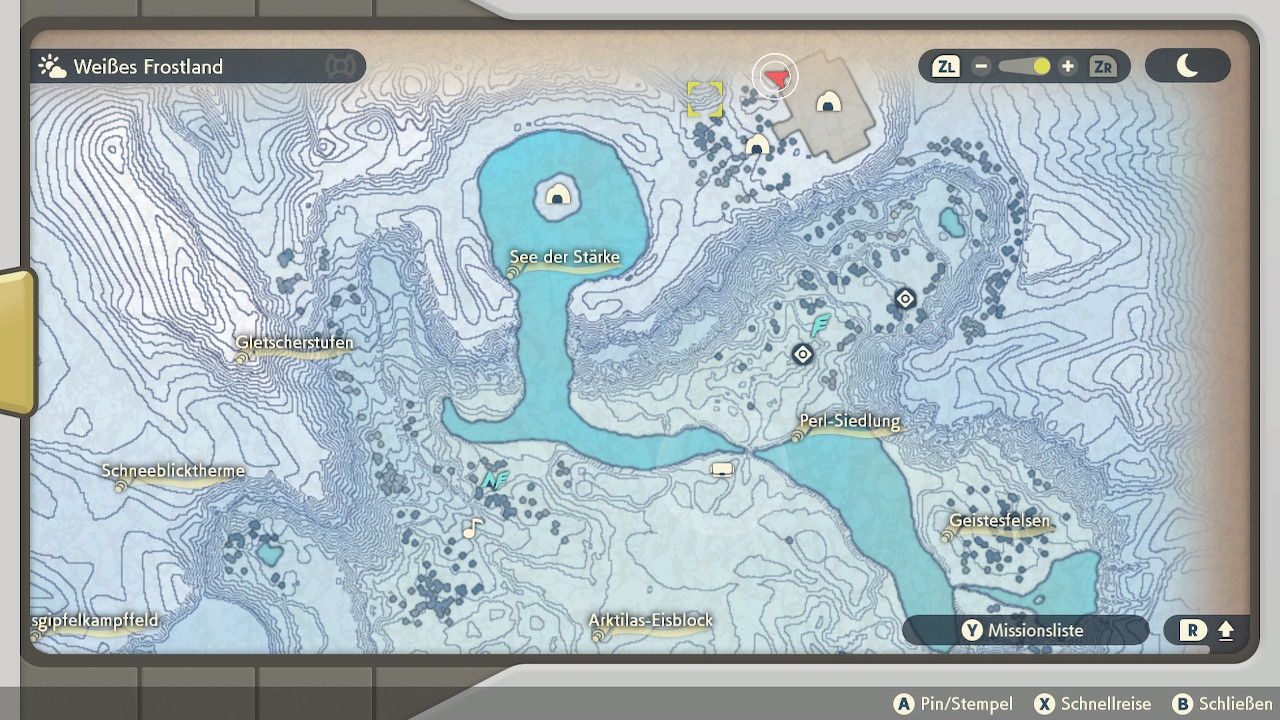Zoom out the map with minus button
The image size is (1280, 720).
click(981, 67)
